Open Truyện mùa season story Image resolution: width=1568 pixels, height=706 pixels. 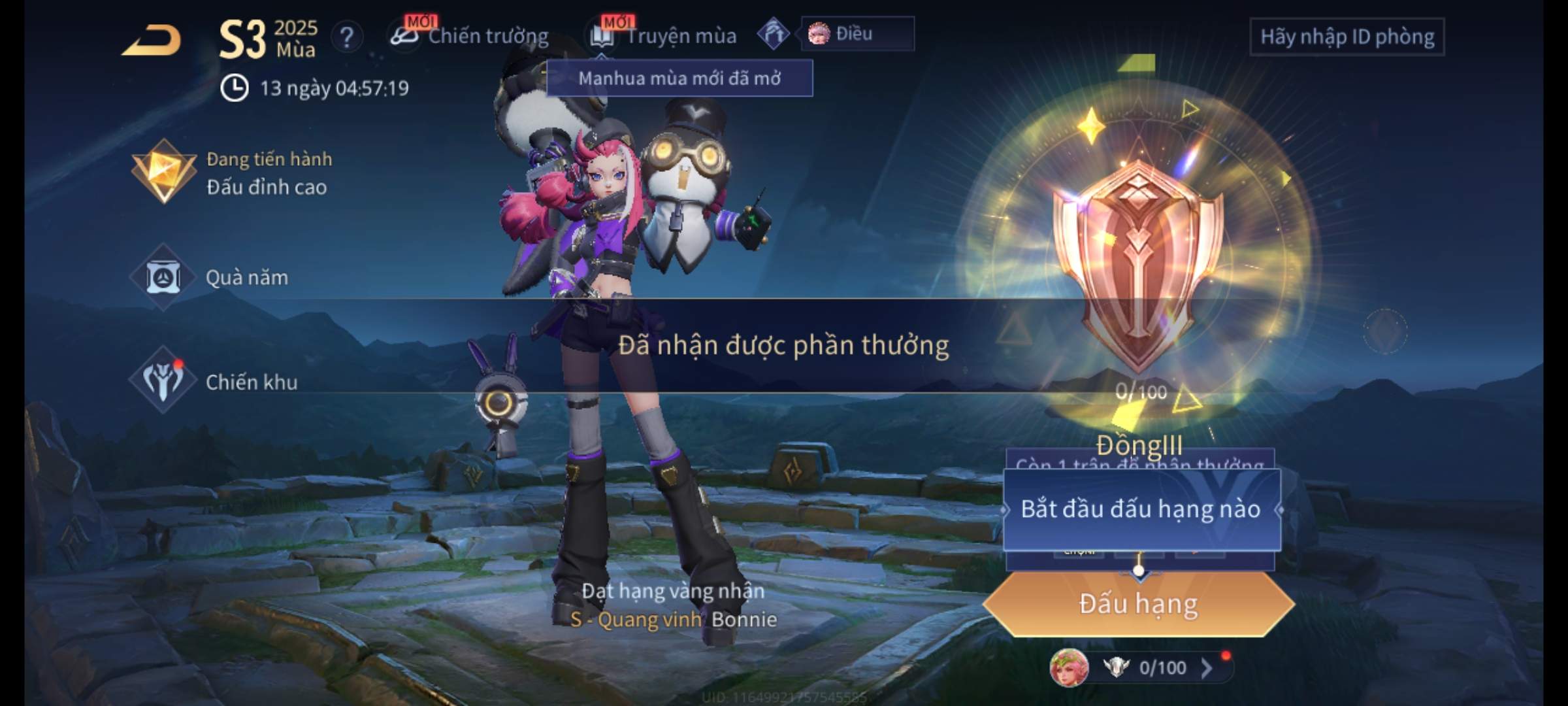664,36
